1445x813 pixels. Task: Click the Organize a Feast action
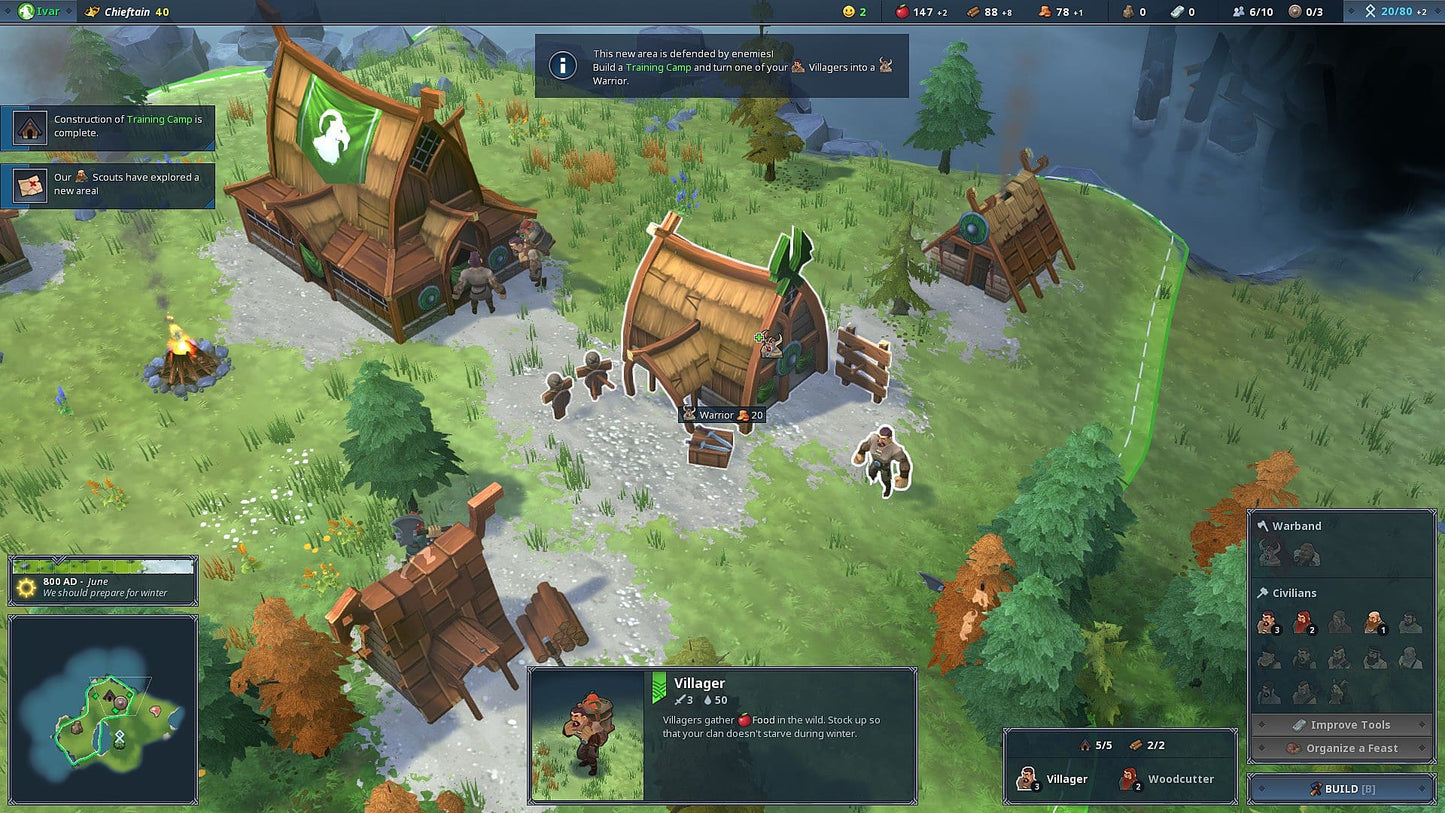(x=1341, y=747)
